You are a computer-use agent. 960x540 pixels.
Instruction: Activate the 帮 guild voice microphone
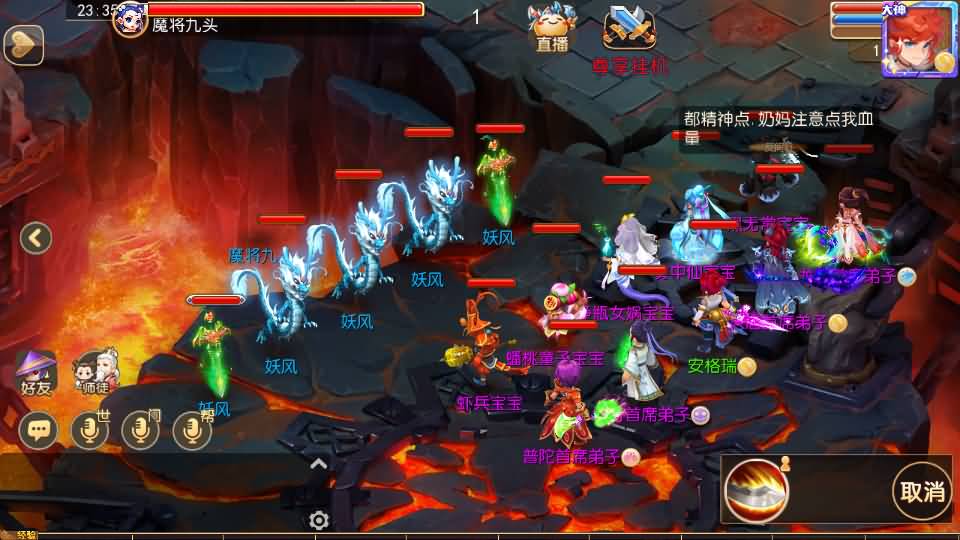point(192,430)
